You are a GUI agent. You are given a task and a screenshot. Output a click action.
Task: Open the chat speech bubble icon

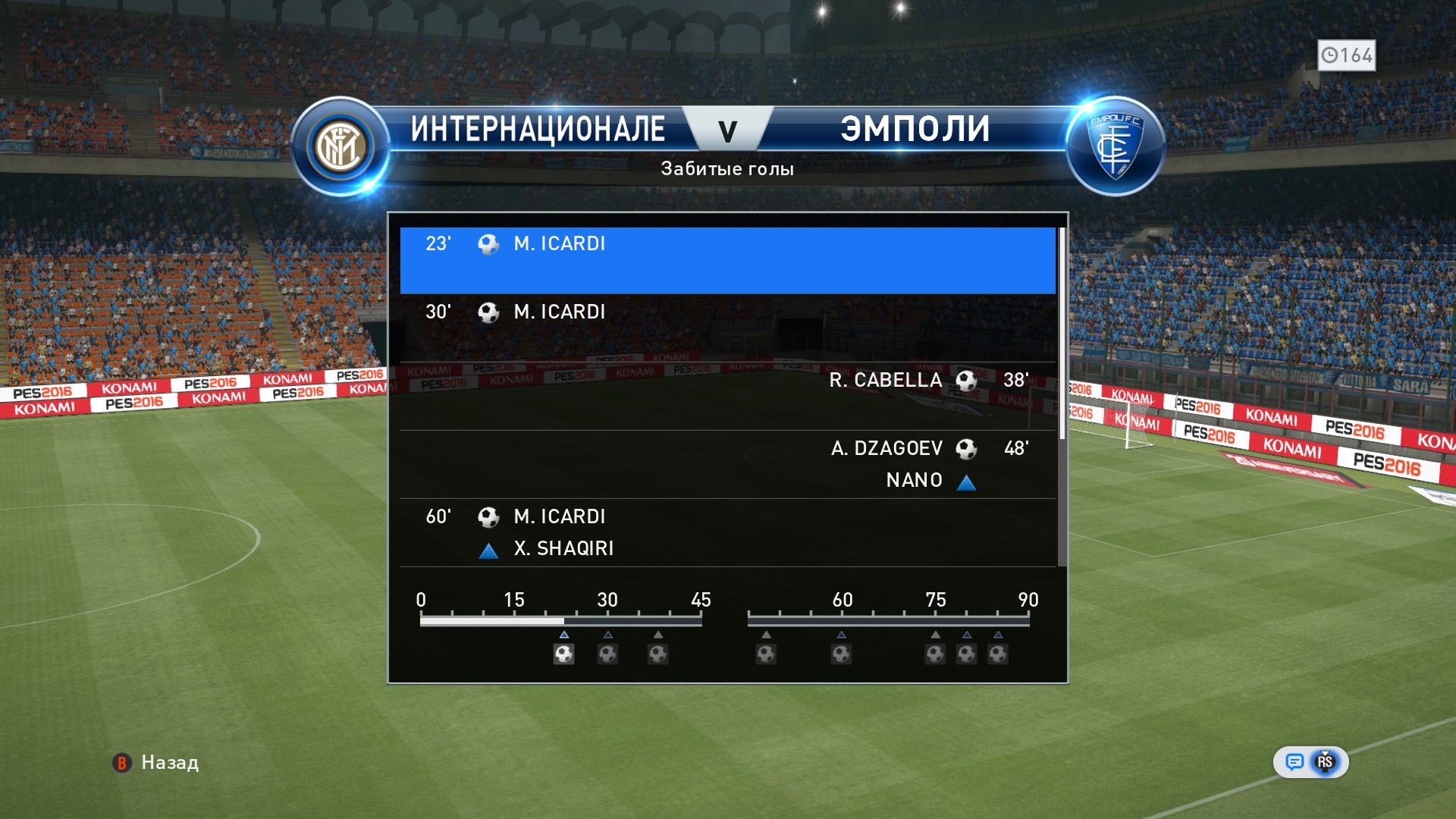tap(1294, 762)
